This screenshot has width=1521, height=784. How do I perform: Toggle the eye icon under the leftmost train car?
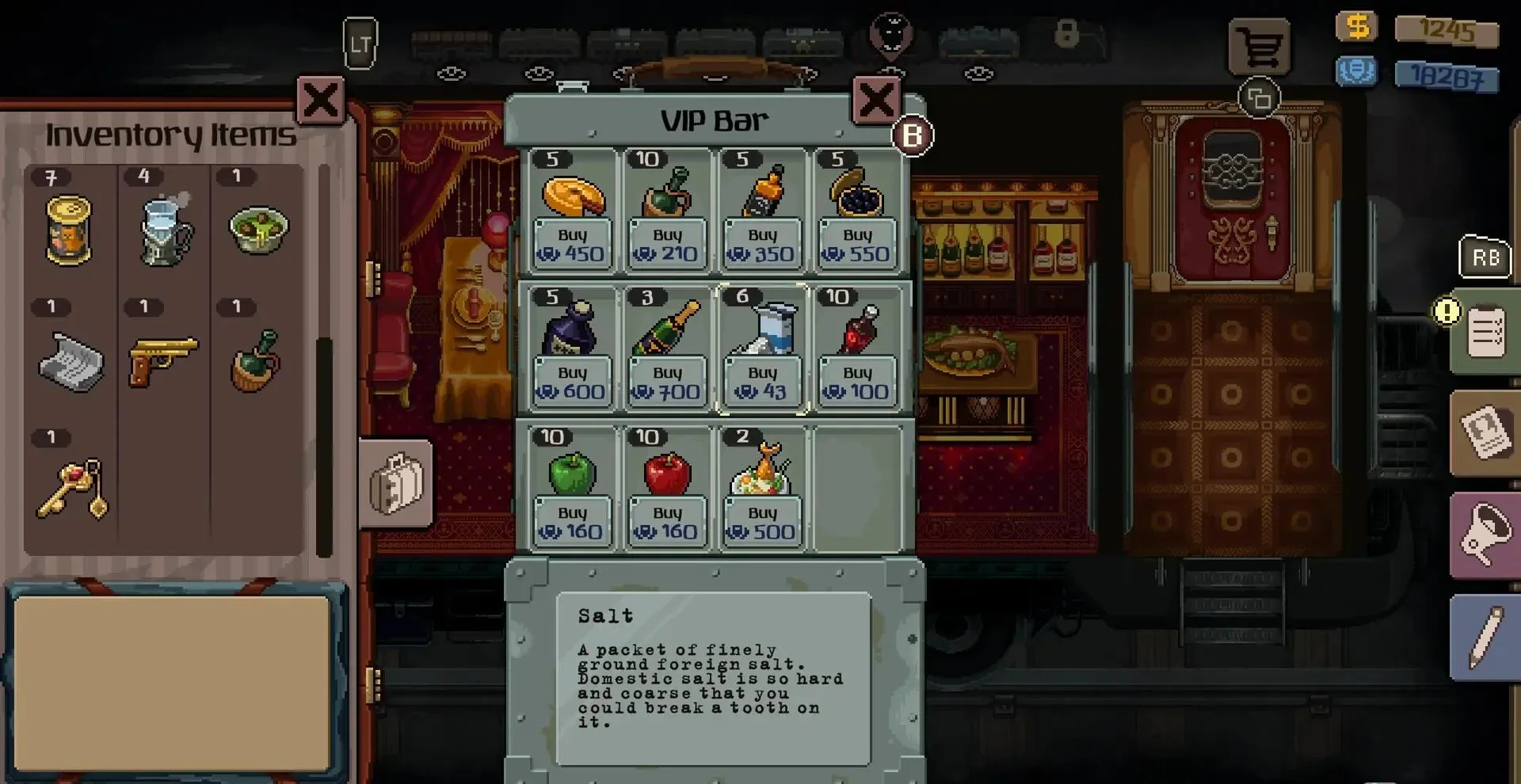[x=452, y=73]
